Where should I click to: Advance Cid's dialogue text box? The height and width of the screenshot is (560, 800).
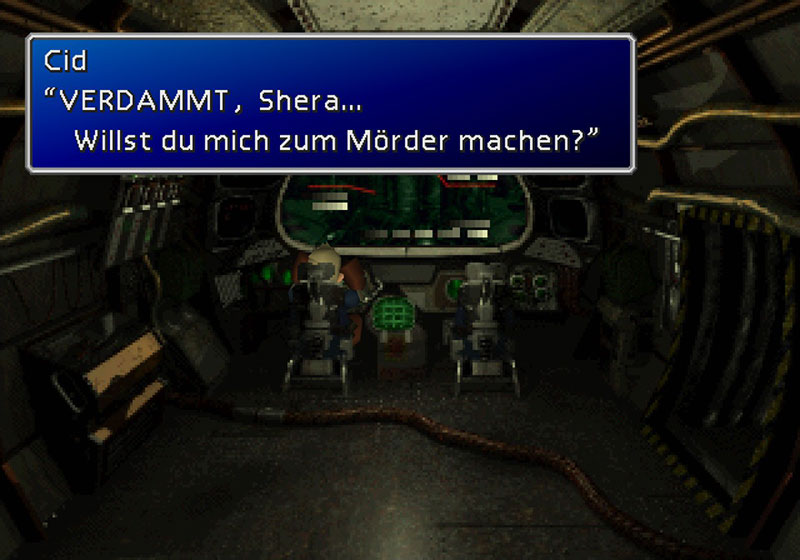pos(331,103)
